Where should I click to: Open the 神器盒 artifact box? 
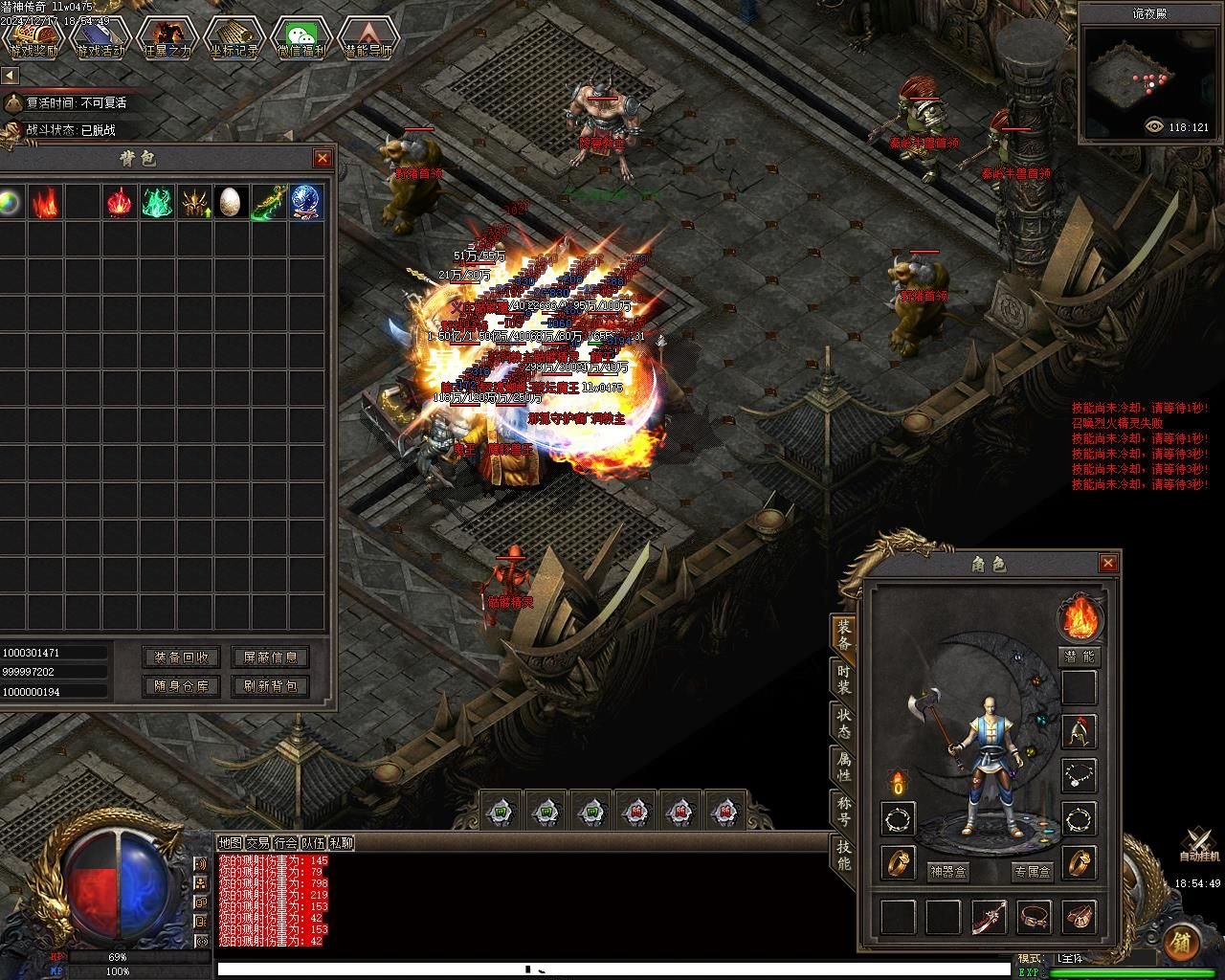coord(948,872)
